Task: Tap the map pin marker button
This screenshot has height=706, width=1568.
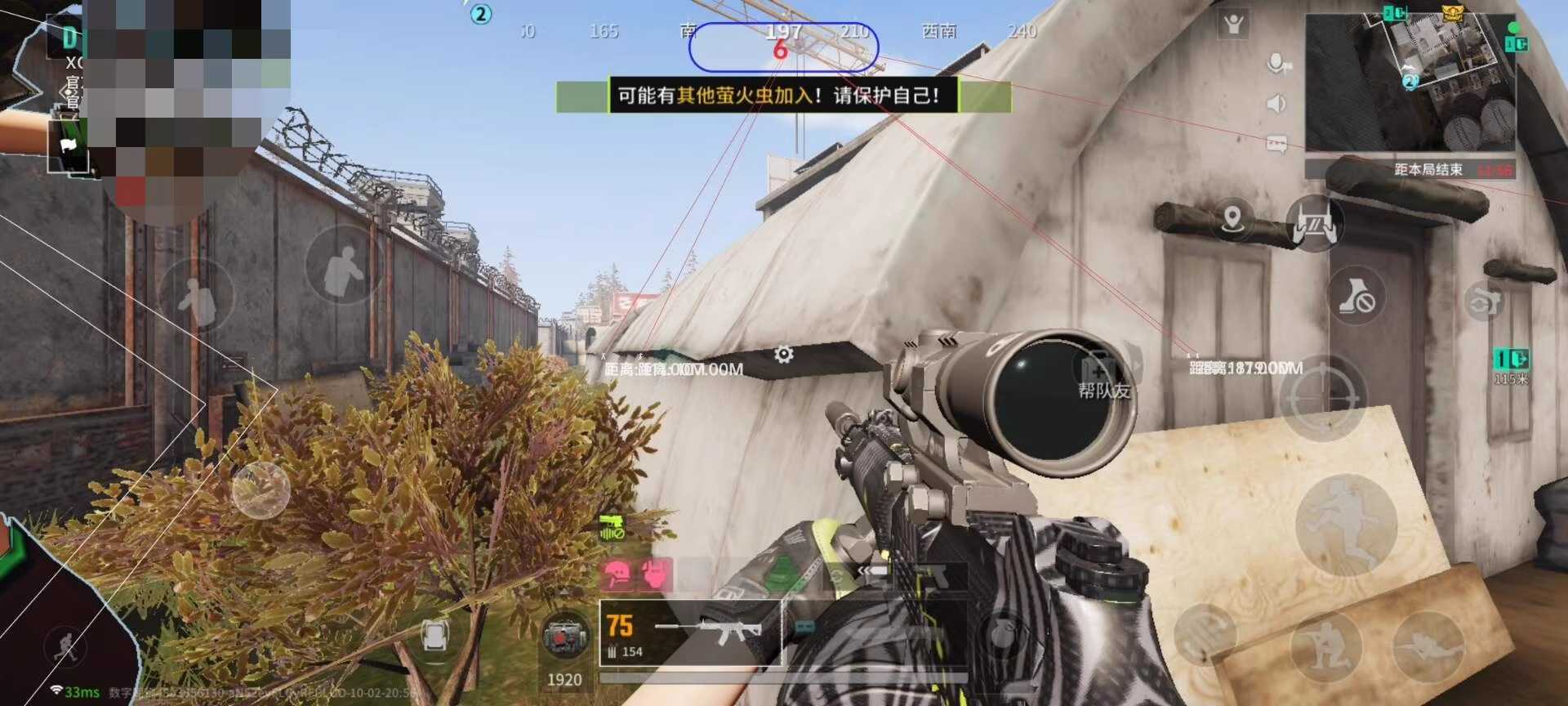Action: 1232,219
